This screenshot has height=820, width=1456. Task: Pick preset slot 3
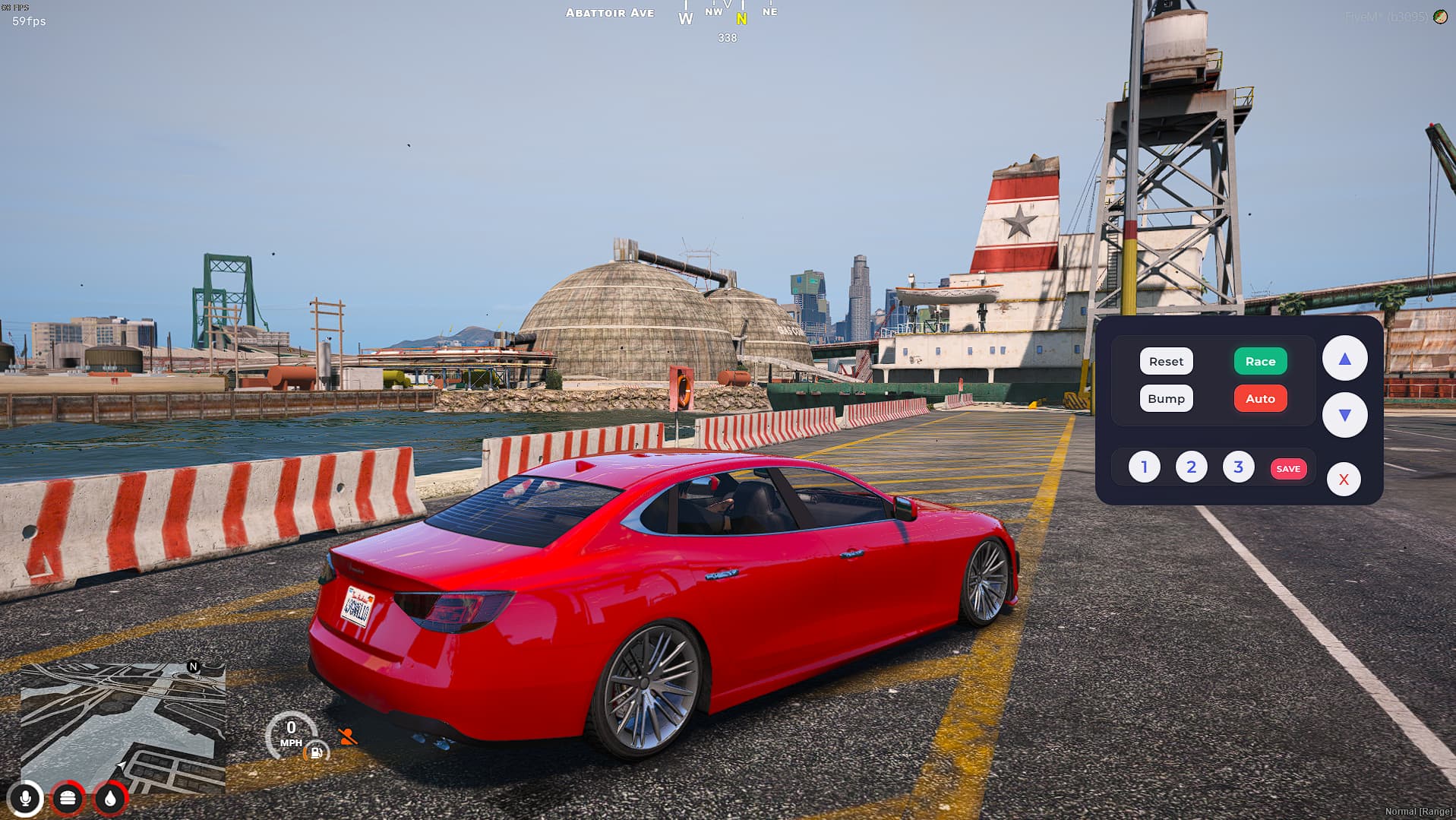(1238, 467)
